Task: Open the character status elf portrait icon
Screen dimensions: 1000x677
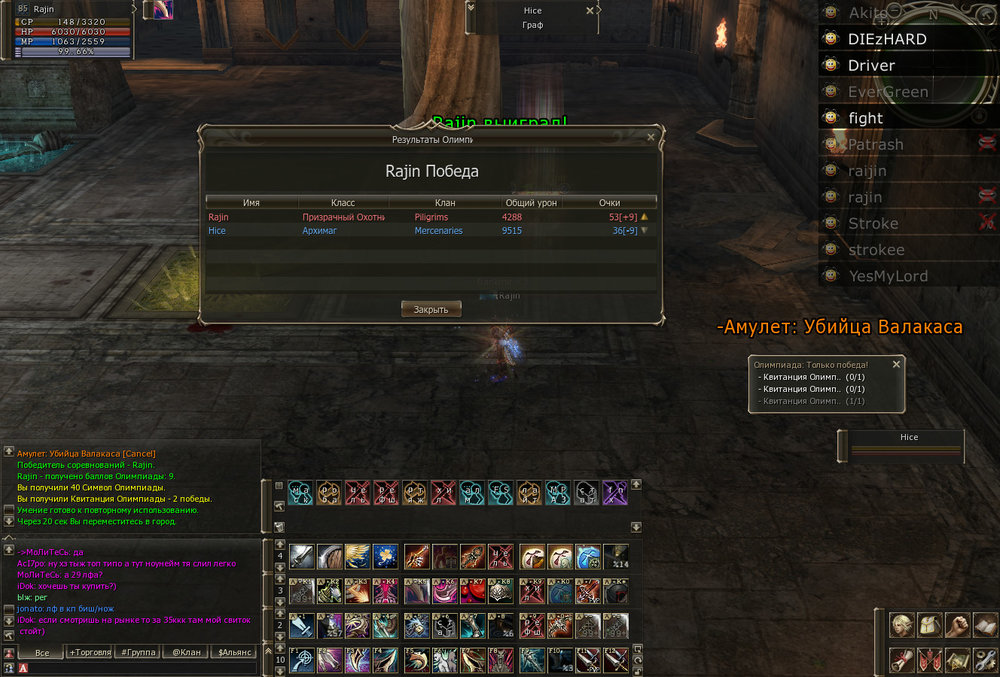Action: point(904,625)
